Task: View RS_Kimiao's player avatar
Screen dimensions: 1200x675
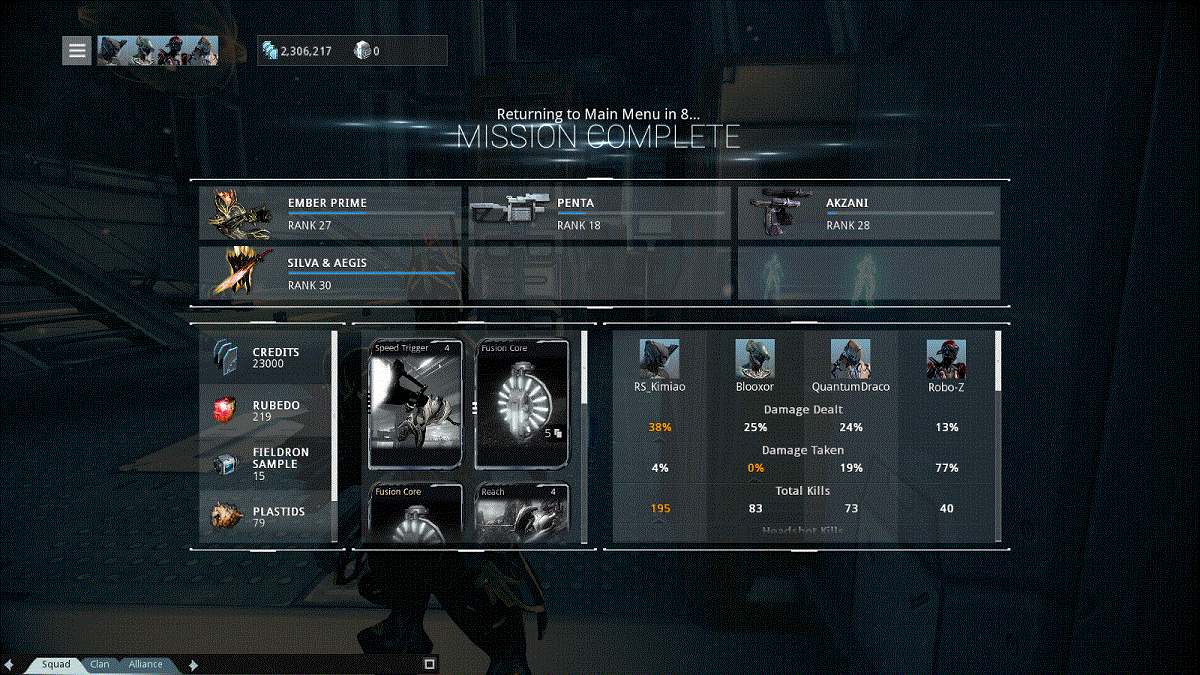Action: (x=659, y=359)
